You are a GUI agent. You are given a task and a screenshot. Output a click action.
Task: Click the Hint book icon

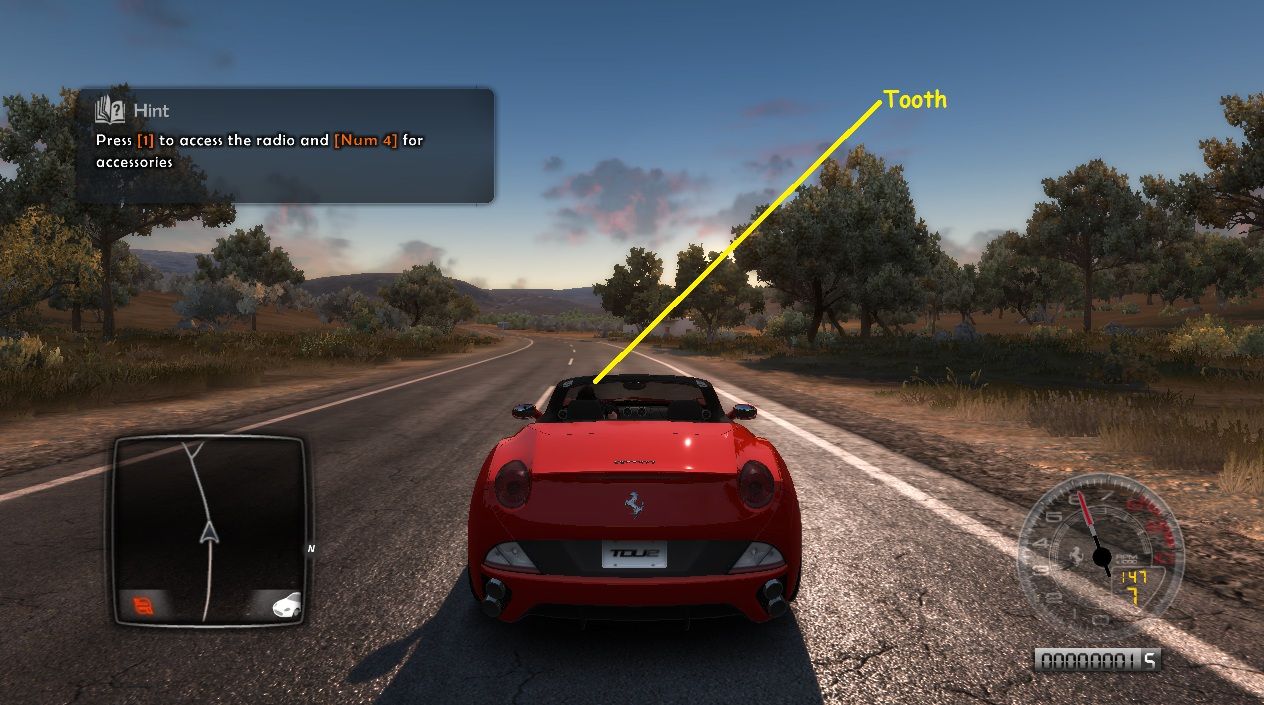[109, 110]
